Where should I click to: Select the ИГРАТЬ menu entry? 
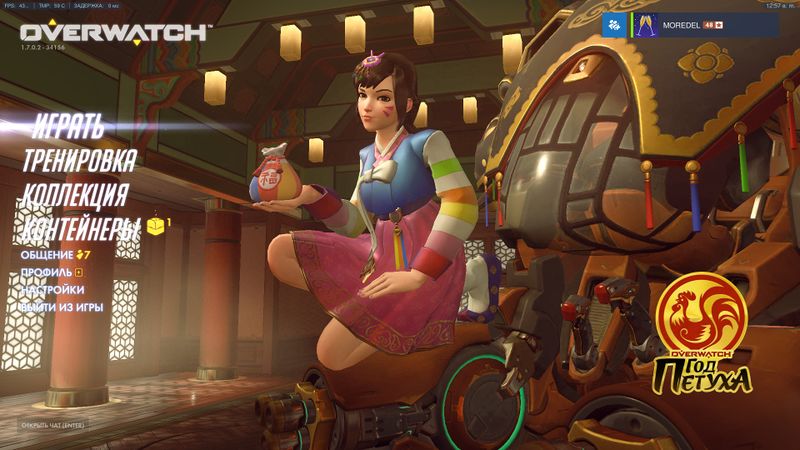click(67, 127)
